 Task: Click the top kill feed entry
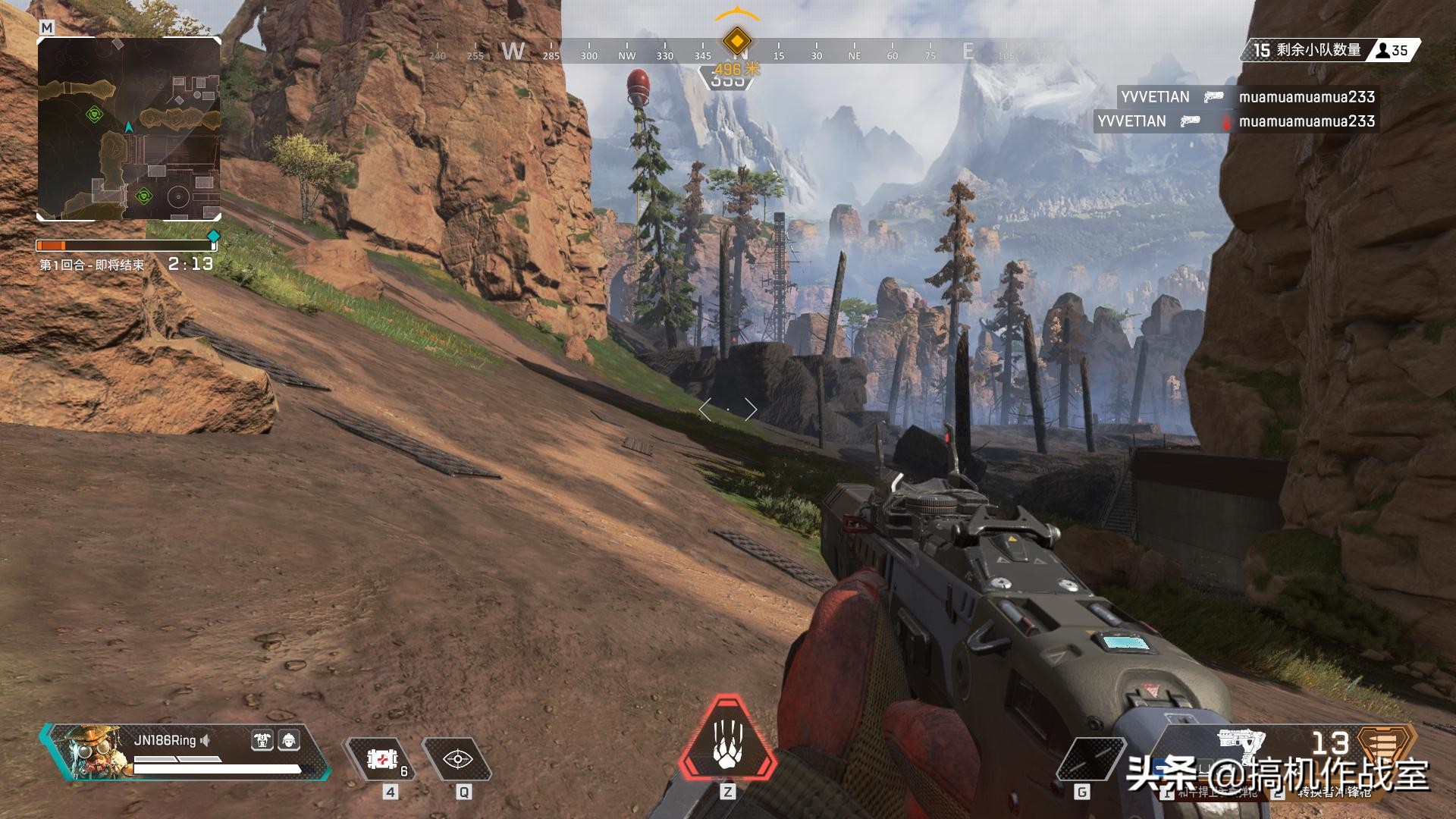1247,97
